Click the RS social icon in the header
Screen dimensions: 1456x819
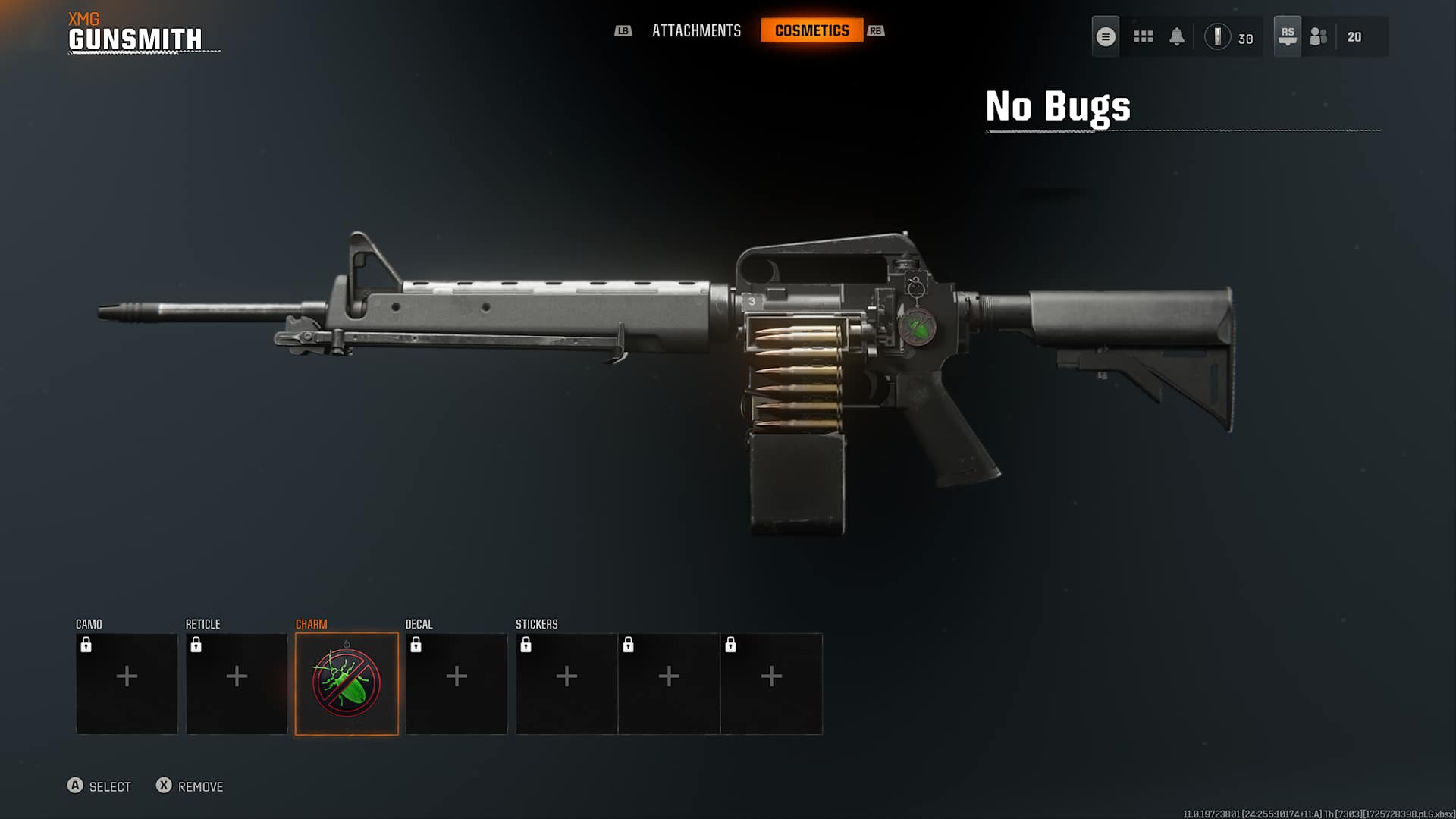(1287, 36)
